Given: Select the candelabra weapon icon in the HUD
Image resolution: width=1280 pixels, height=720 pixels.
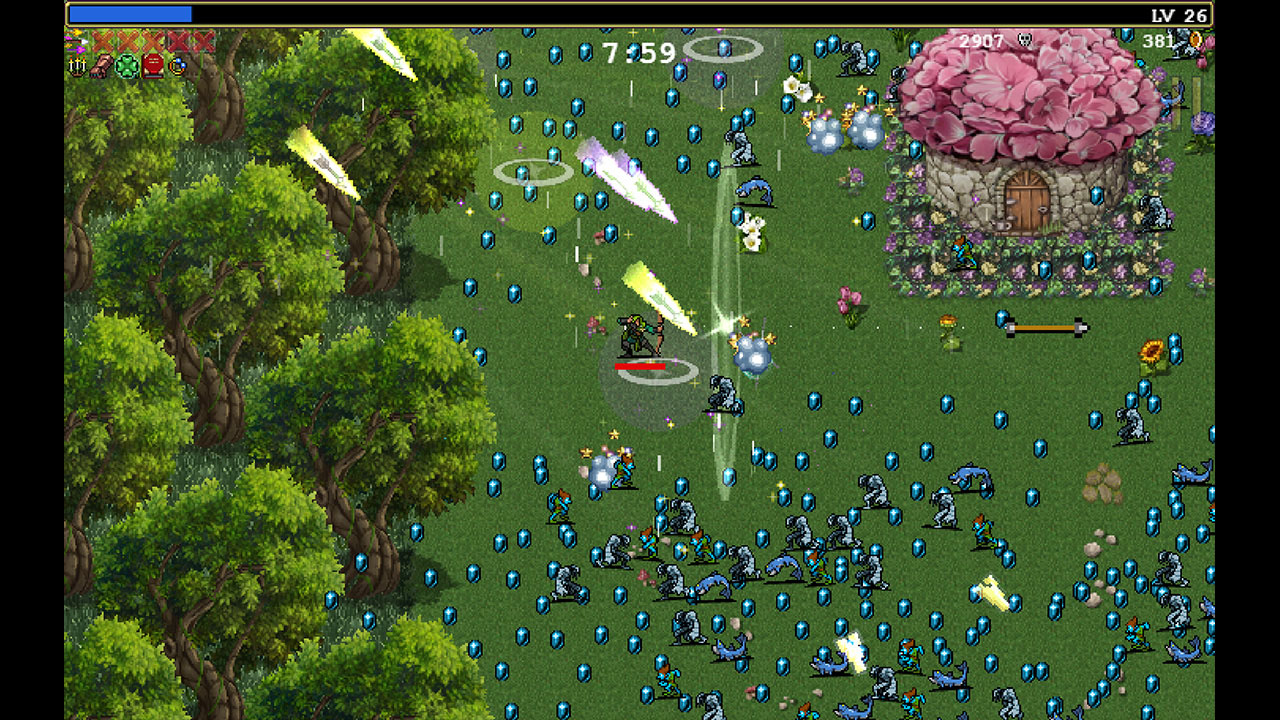Looking at the screenshot, I should (76, 66).
